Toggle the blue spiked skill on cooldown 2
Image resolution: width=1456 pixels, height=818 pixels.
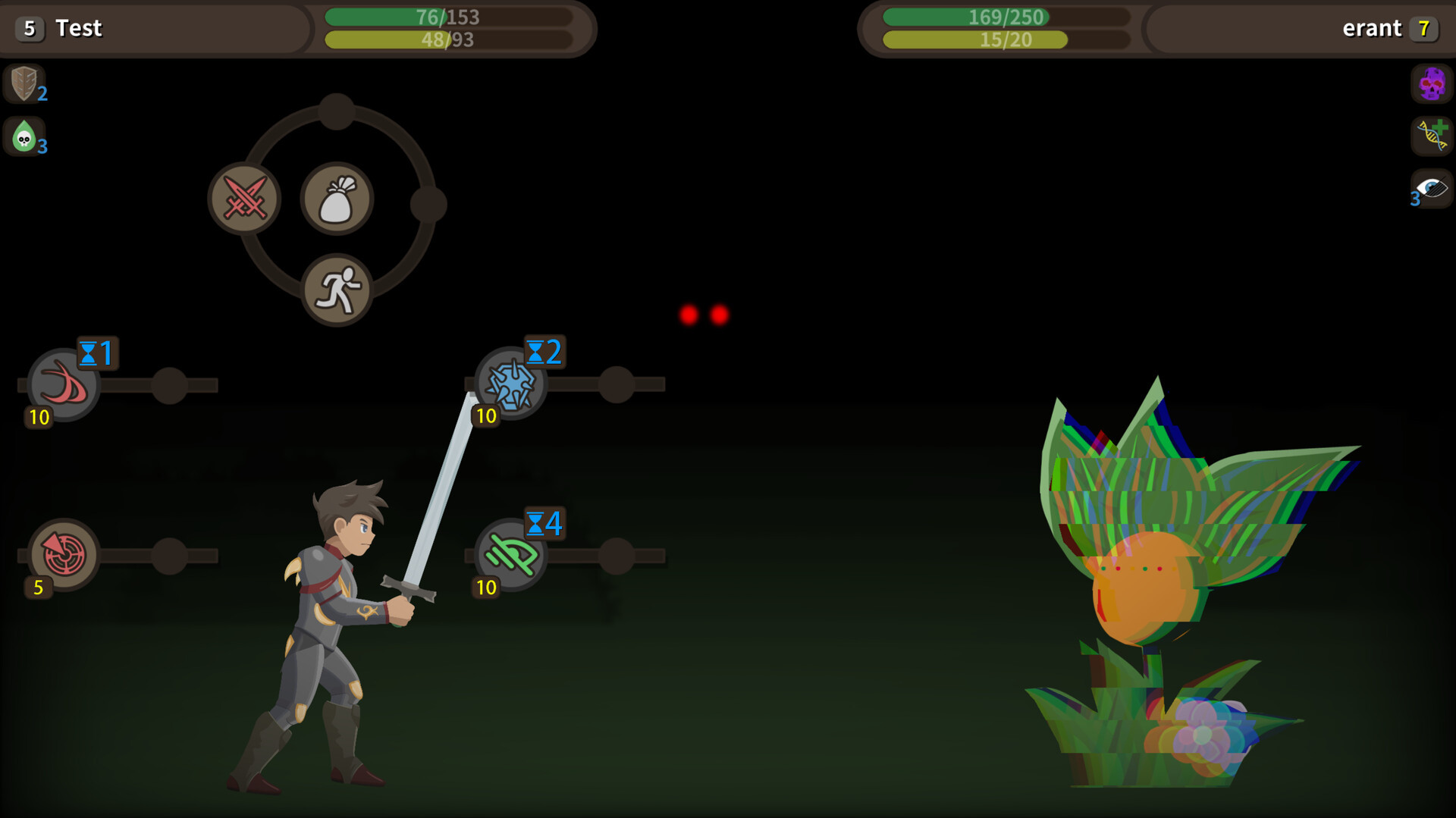(x=510, y=384)
